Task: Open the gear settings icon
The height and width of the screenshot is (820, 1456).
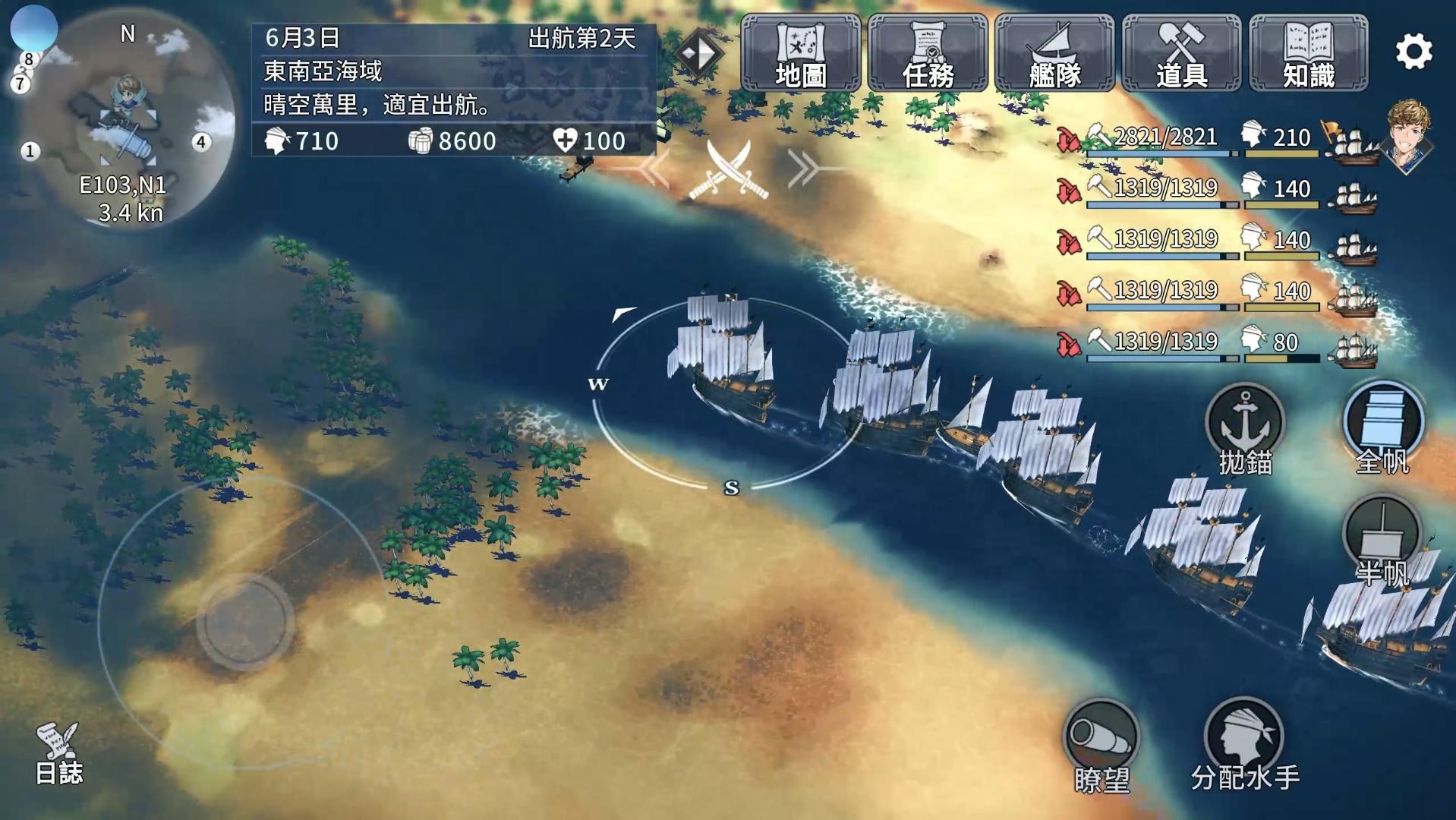Action: coord(1413,52)
